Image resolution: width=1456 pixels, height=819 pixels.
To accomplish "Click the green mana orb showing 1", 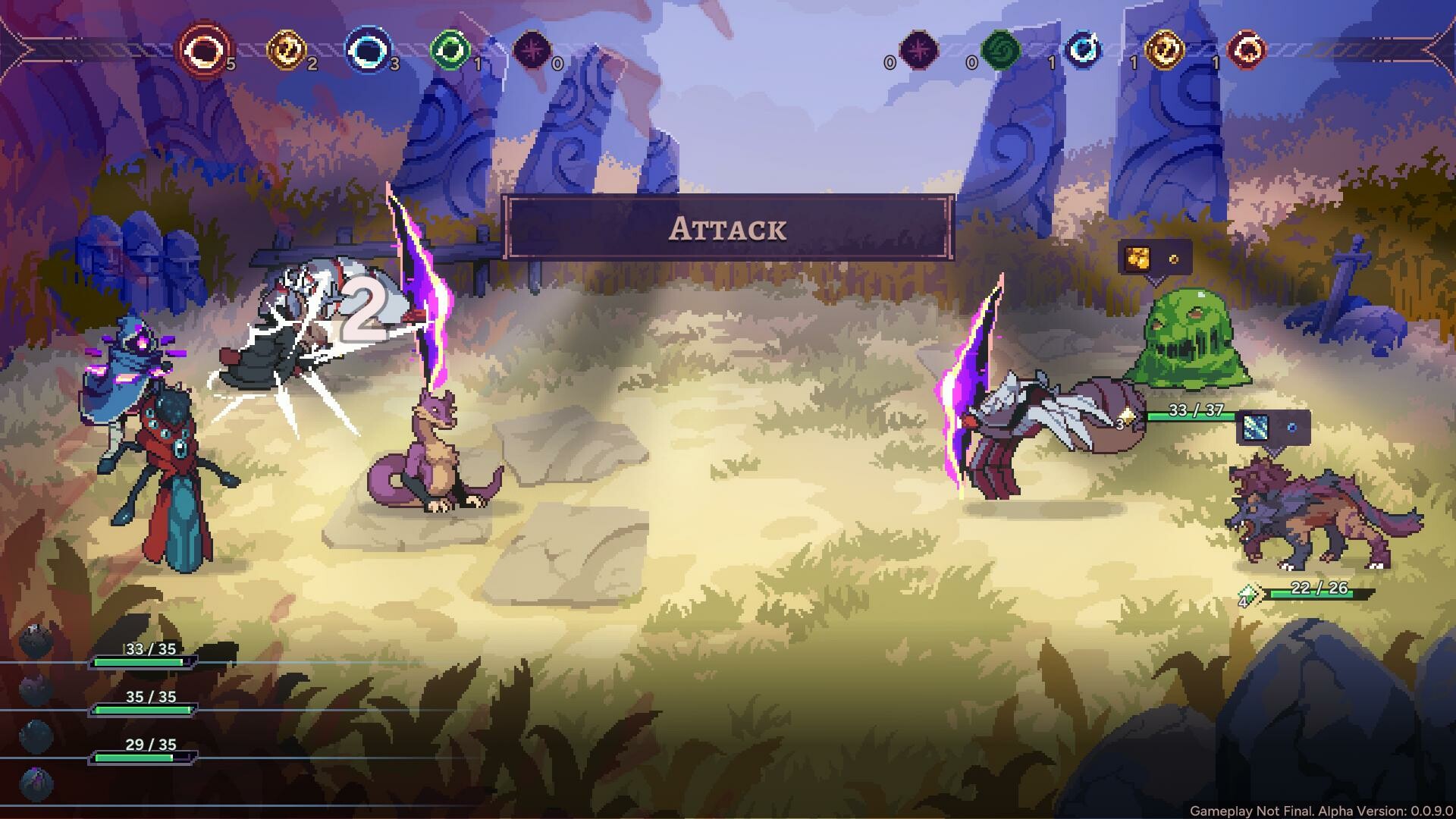I will coord(450,52).
